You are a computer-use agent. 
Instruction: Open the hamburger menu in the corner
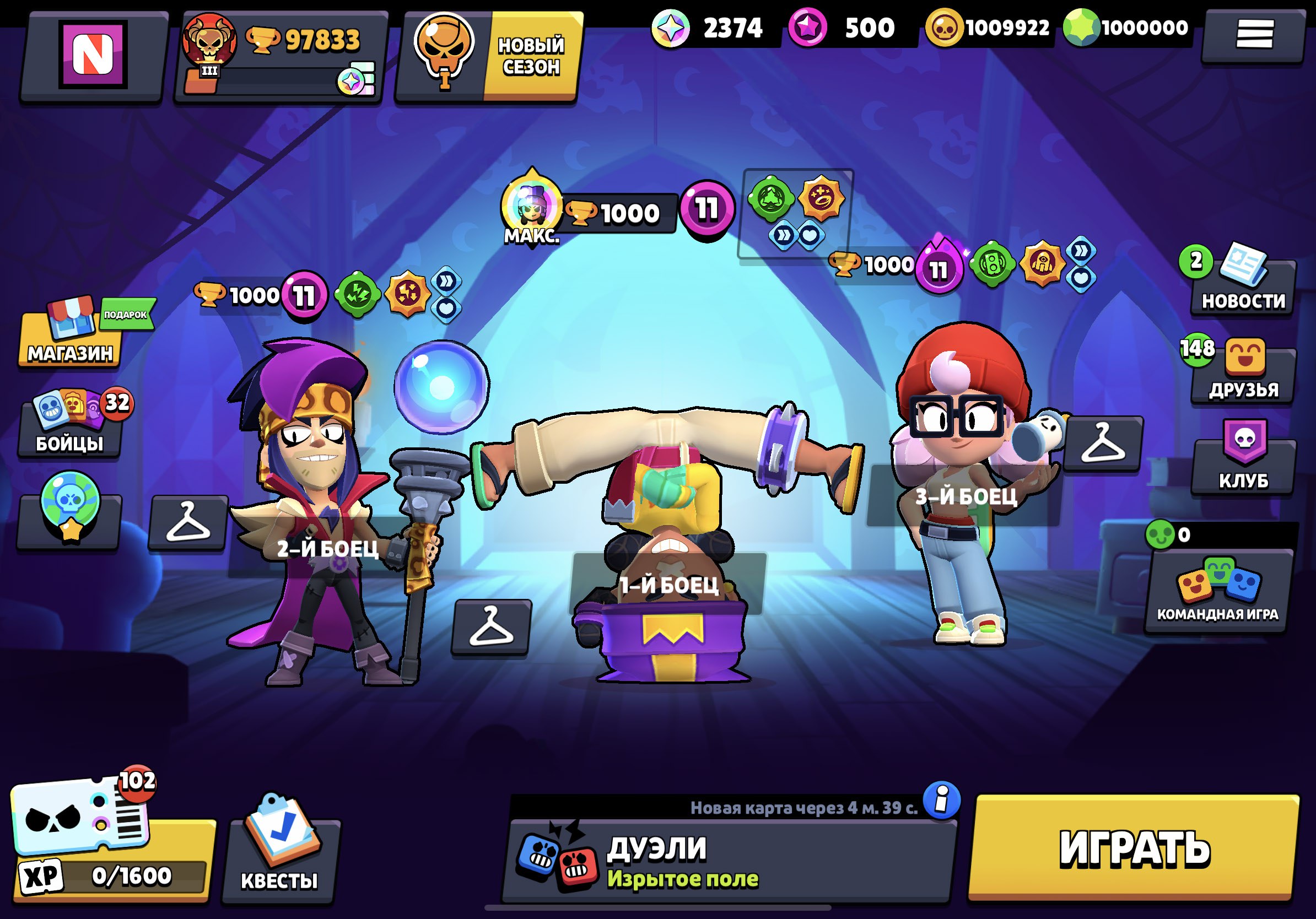[x=1254, y=34]
